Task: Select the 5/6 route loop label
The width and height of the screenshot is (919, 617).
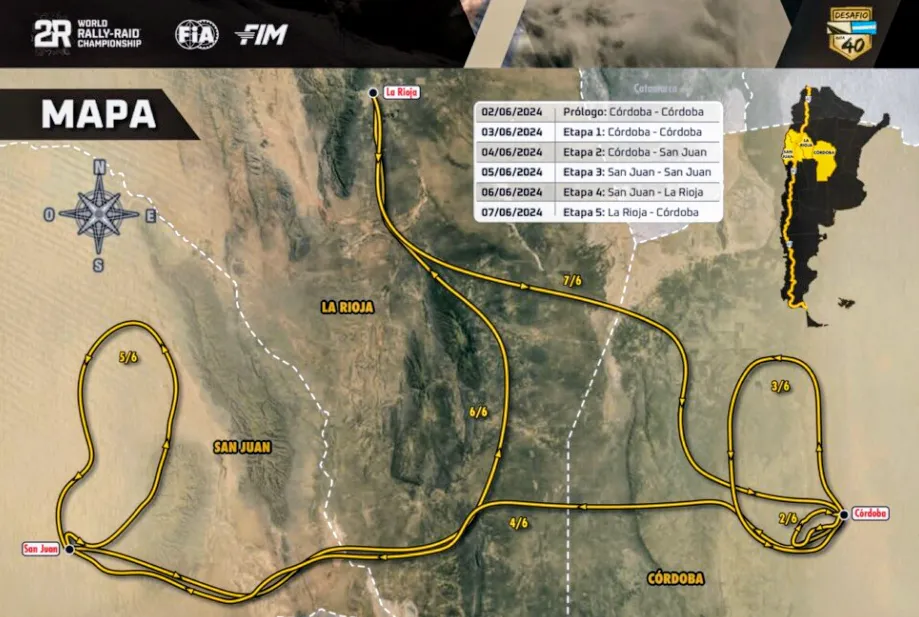Action: point(128,356)
